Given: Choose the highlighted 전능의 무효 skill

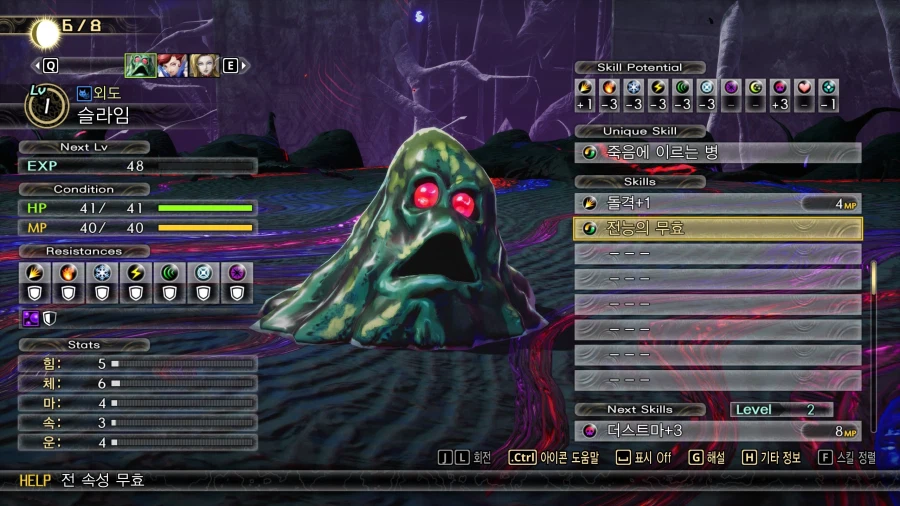Looking at the screenshot, I should pos(717,228).
